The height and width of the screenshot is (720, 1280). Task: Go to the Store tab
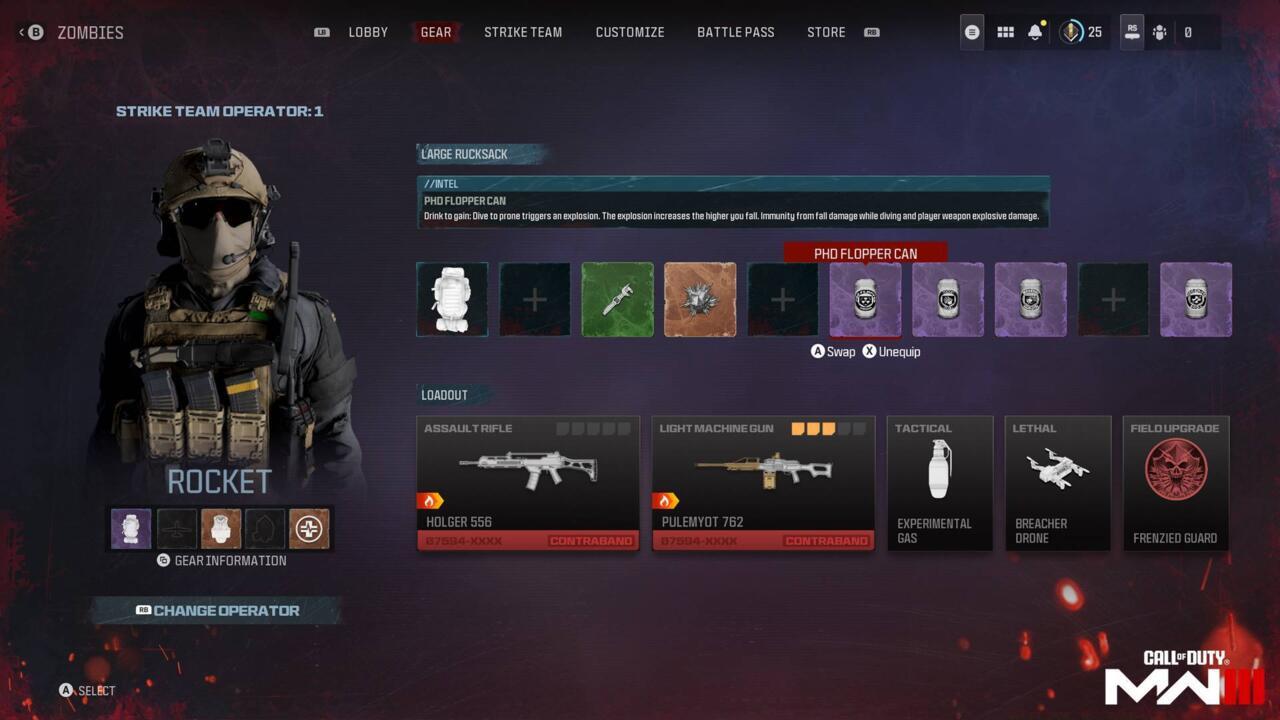pyautogui.click(x=826, y=31)
